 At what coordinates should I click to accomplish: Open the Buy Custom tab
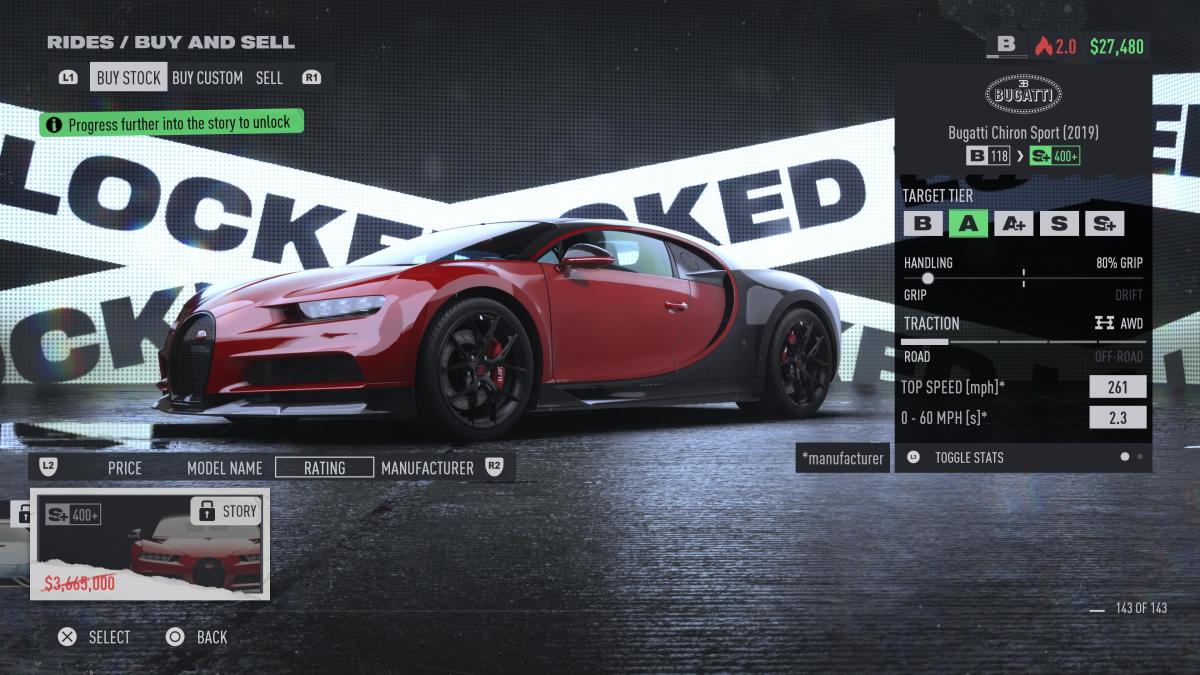click(207, 77)
